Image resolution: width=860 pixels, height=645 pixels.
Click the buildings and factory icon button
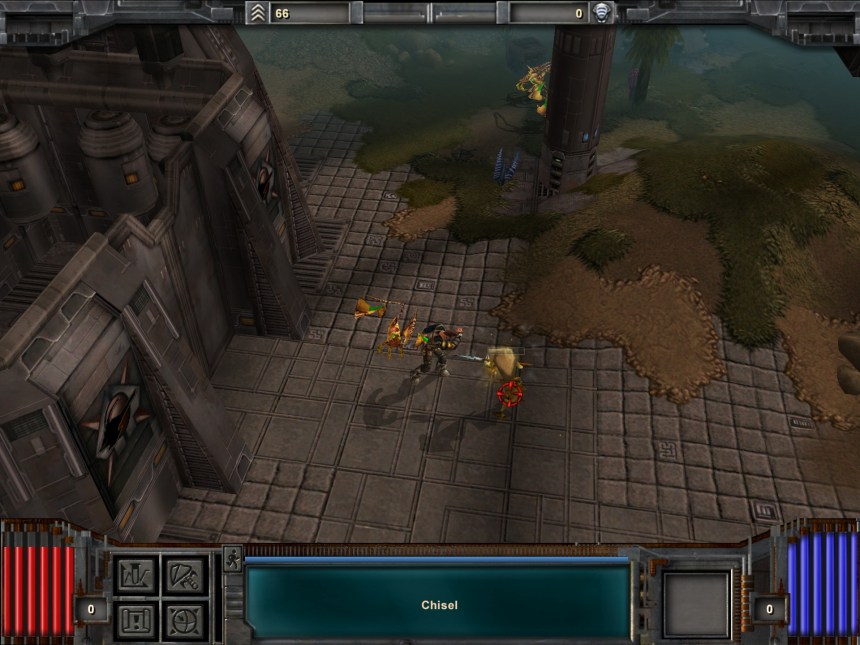[x=135, y=575]
